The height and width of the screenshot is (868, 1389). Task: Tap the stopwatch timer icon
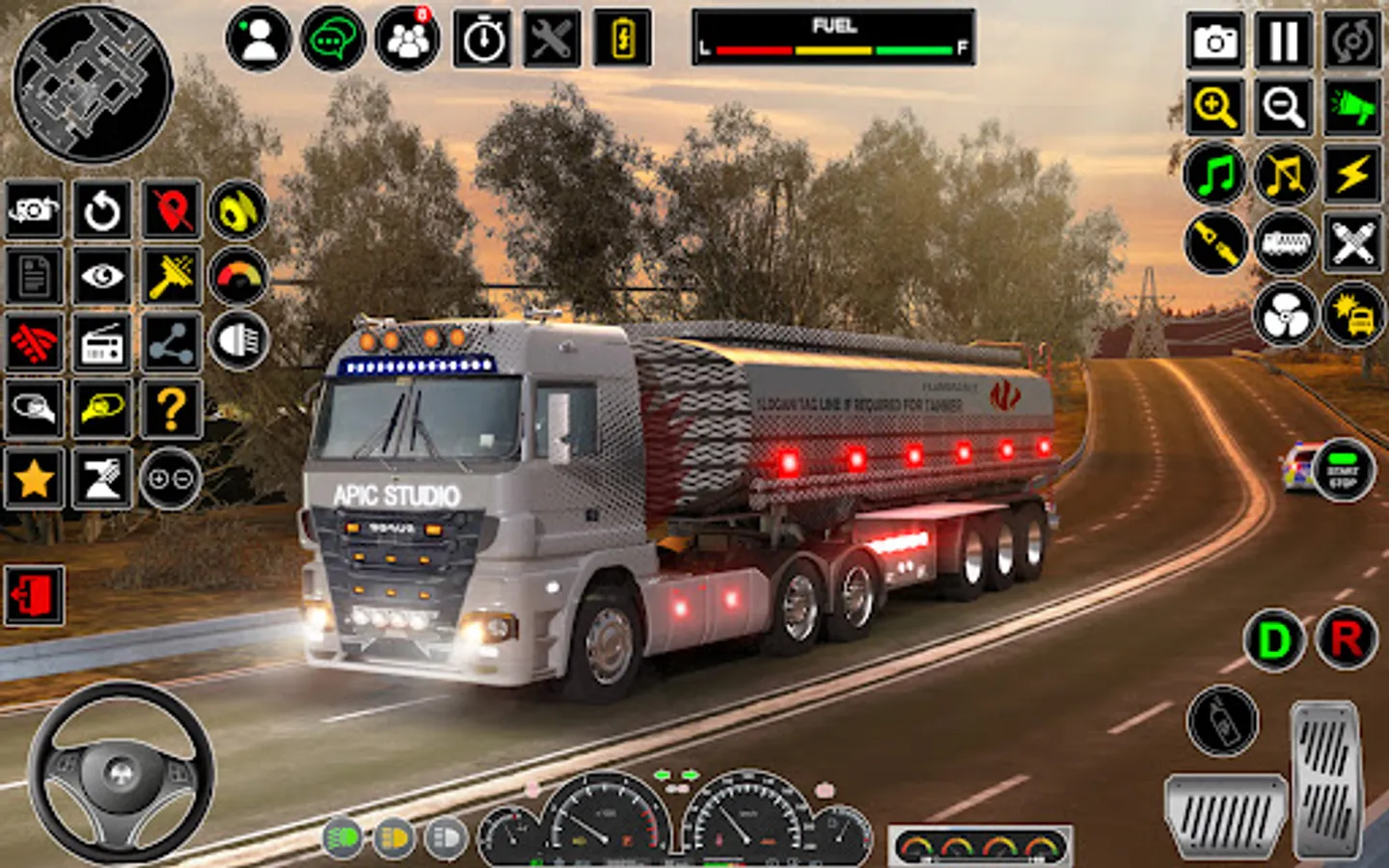pos(482,40)
